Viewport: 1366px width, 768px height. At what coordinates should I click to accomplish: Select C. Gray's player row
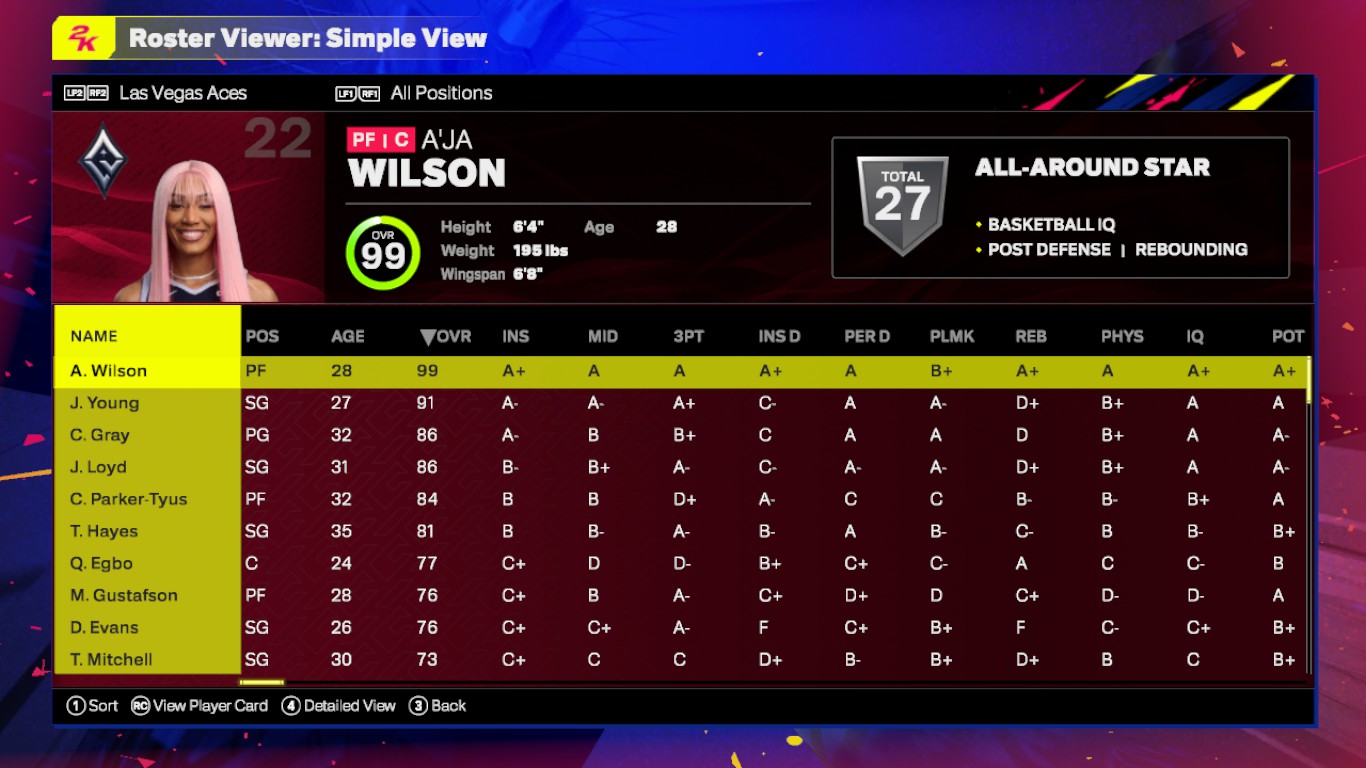pos(100,435)
